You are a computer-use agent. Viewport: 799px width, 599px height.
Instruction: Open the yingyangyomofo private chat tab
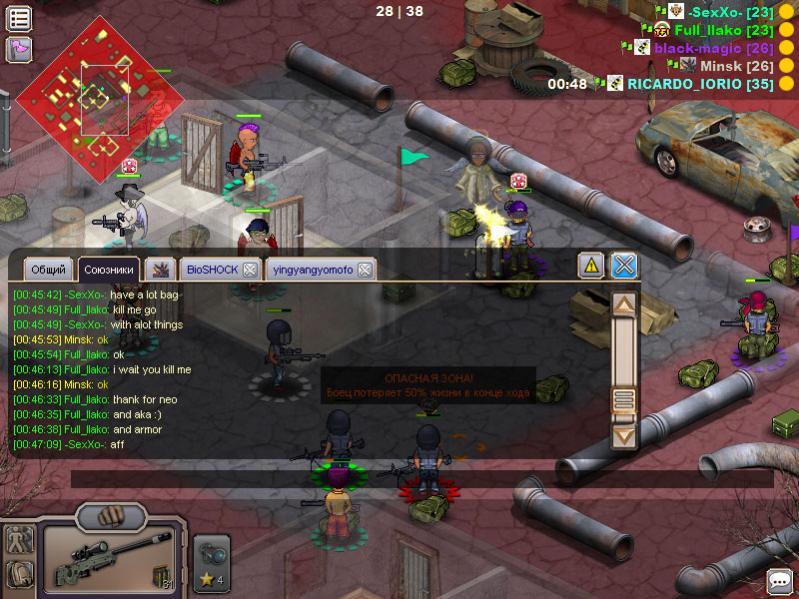(310, 270)
